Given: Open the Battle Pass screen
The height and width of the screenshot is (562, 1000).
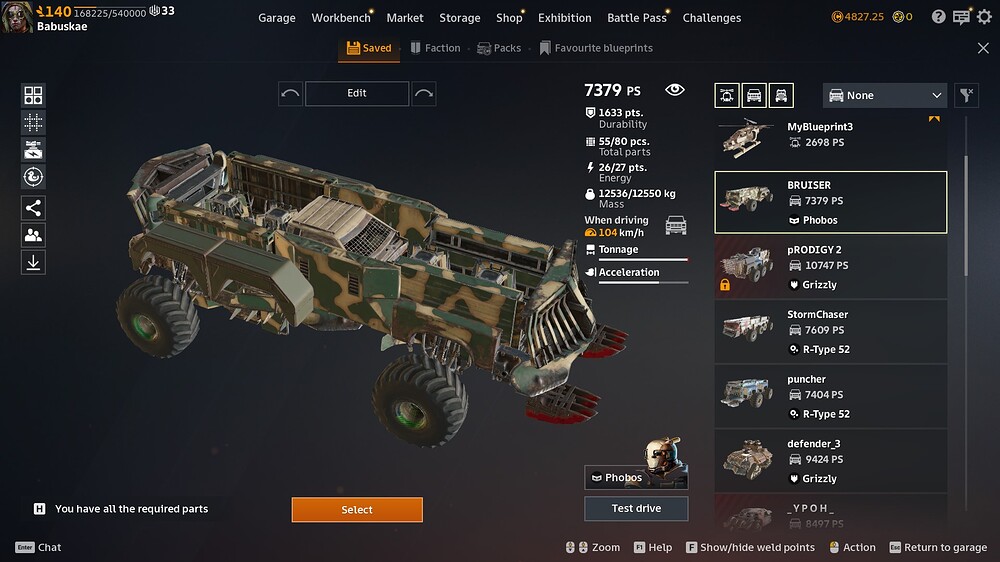Looking at the screenshot, I should click(x=637, y=18).
